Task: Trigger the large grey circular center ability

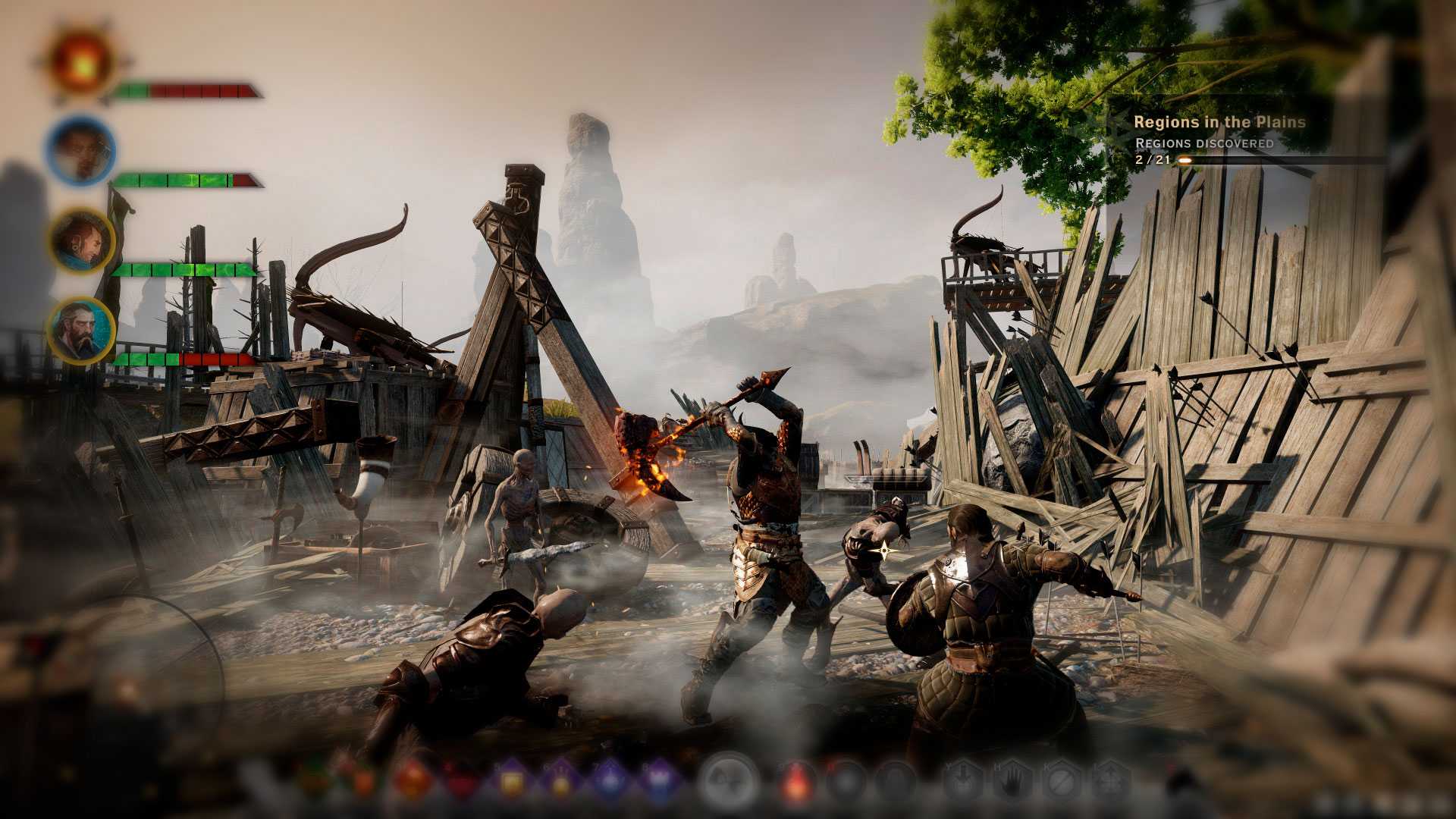Action: click(730, 781)
